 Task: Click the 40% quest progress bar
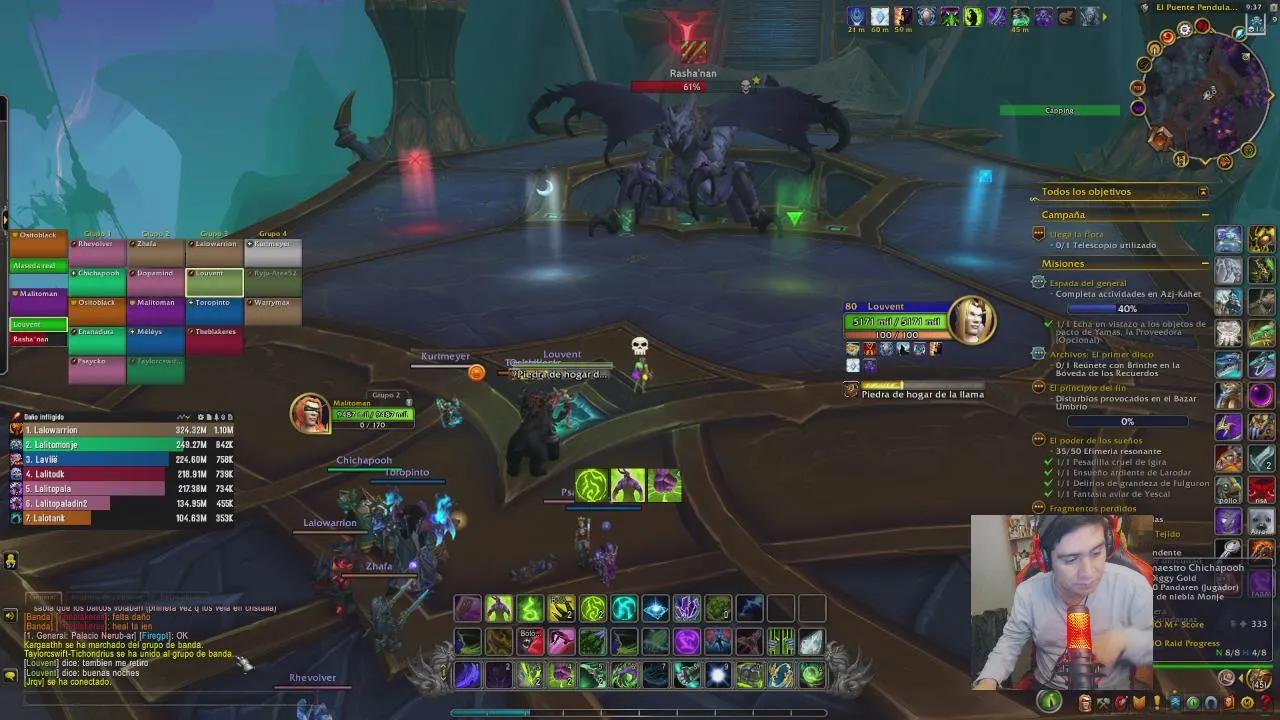tap(1128, 309)
